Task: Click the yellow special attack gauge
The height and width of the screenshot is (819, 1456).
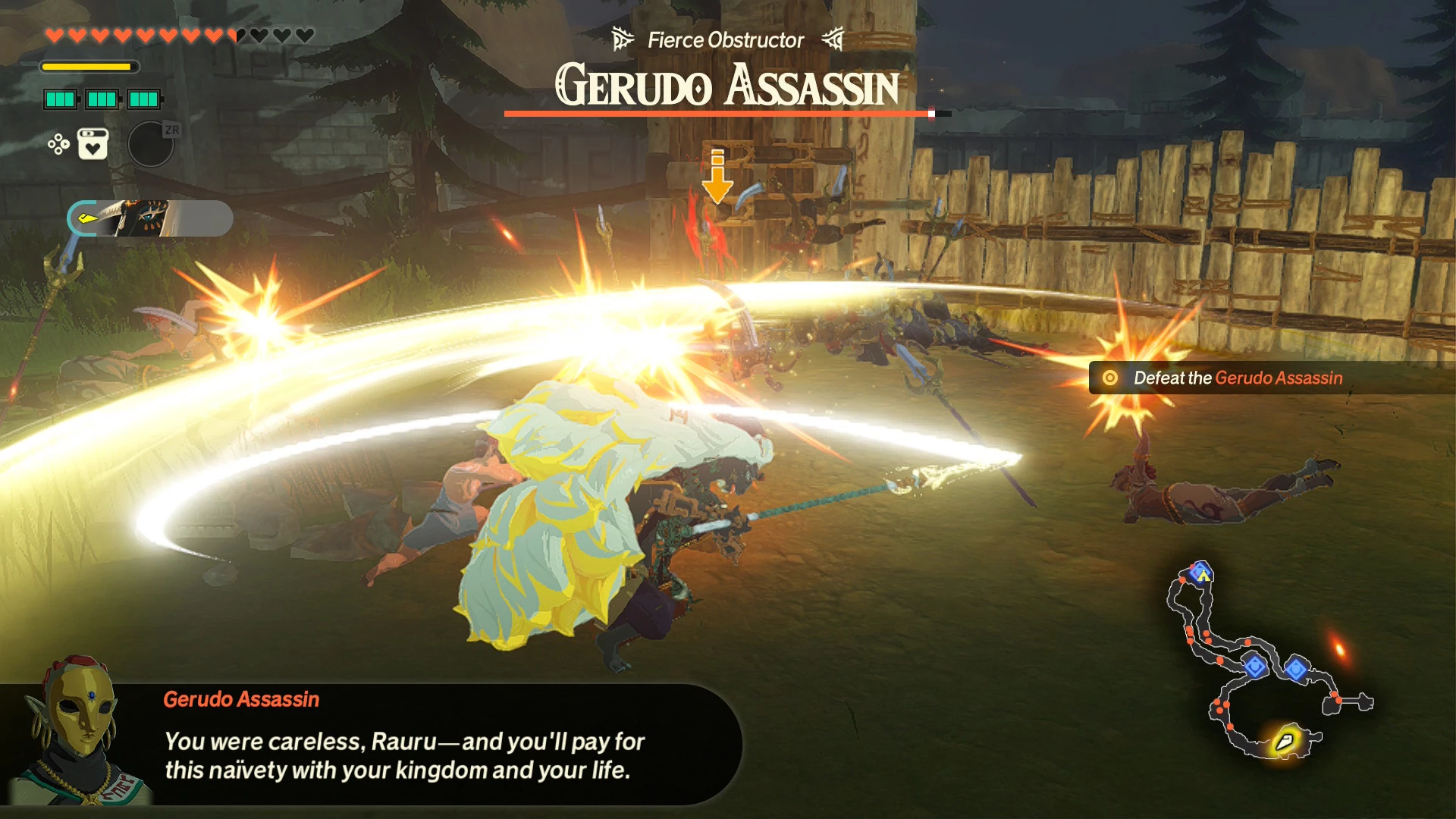Action: coord(91,67)
